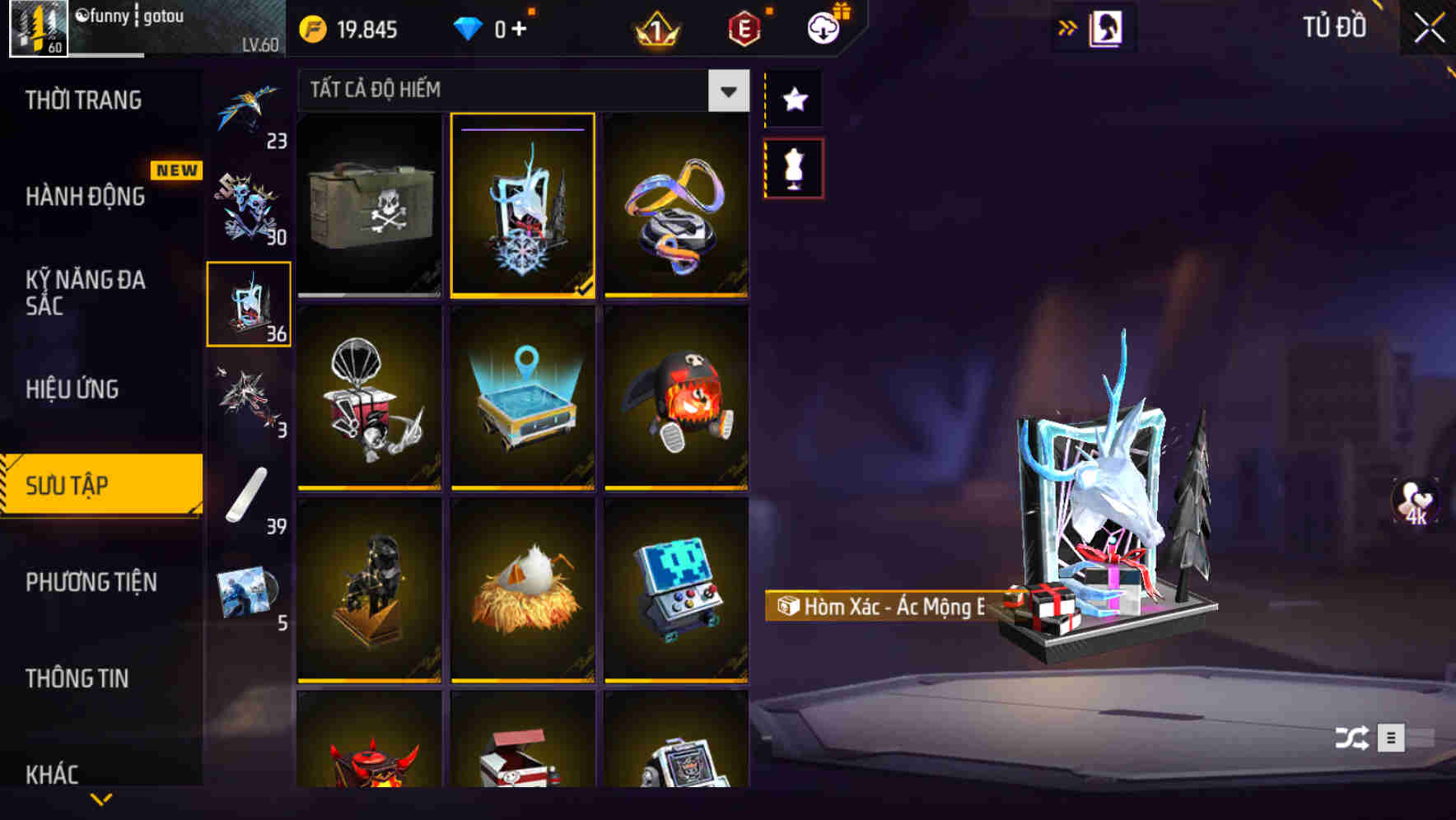Image resolution: width=1456 pixels, height=820 pixels.
Task: Select the ice deer loot box thumbnail
Action: pyautogui.click(x=522, y=207)
